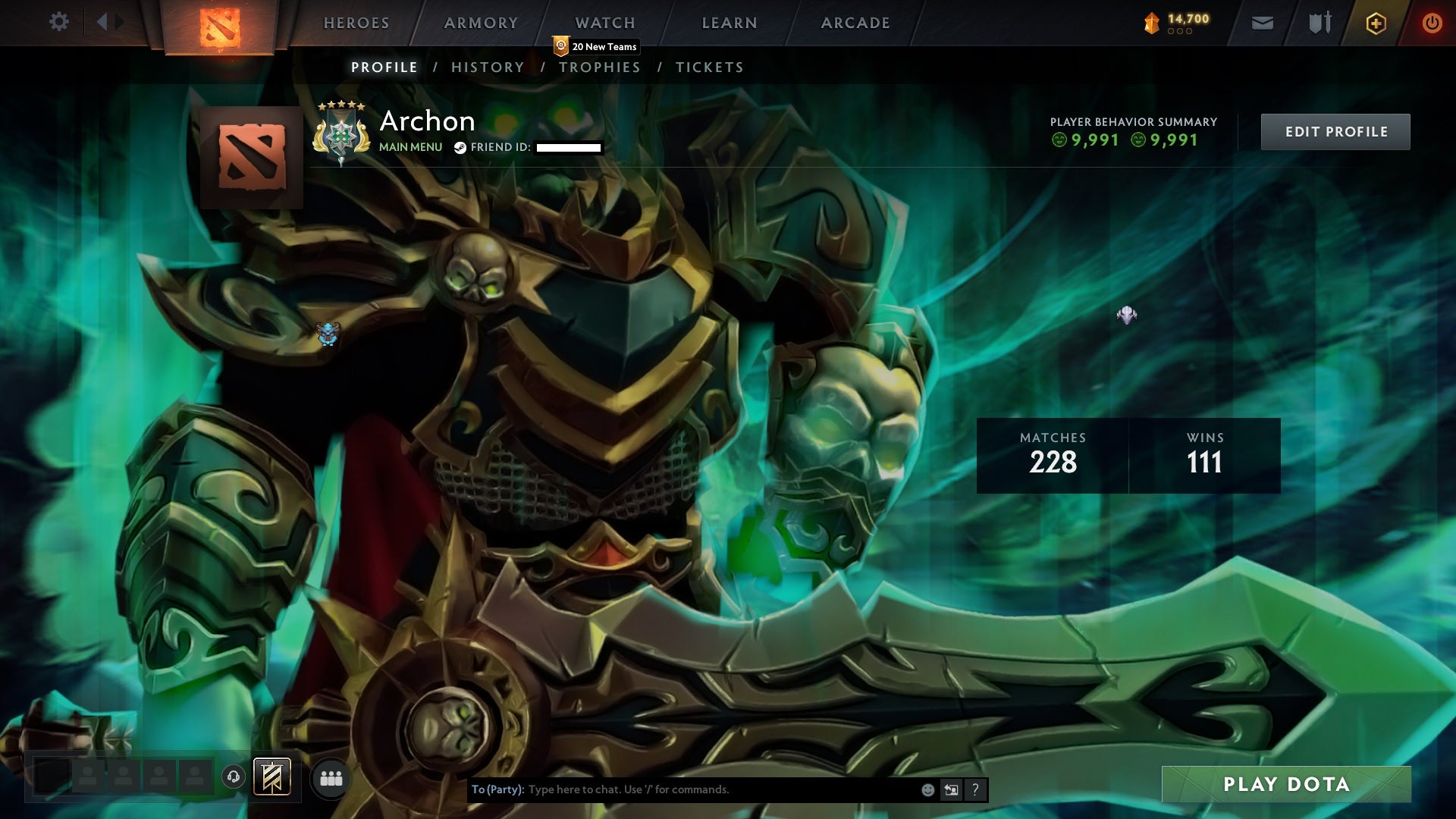Open the help question mark beside chat
This screenshot has width=1456, height=819.
[x=975, y=789]
